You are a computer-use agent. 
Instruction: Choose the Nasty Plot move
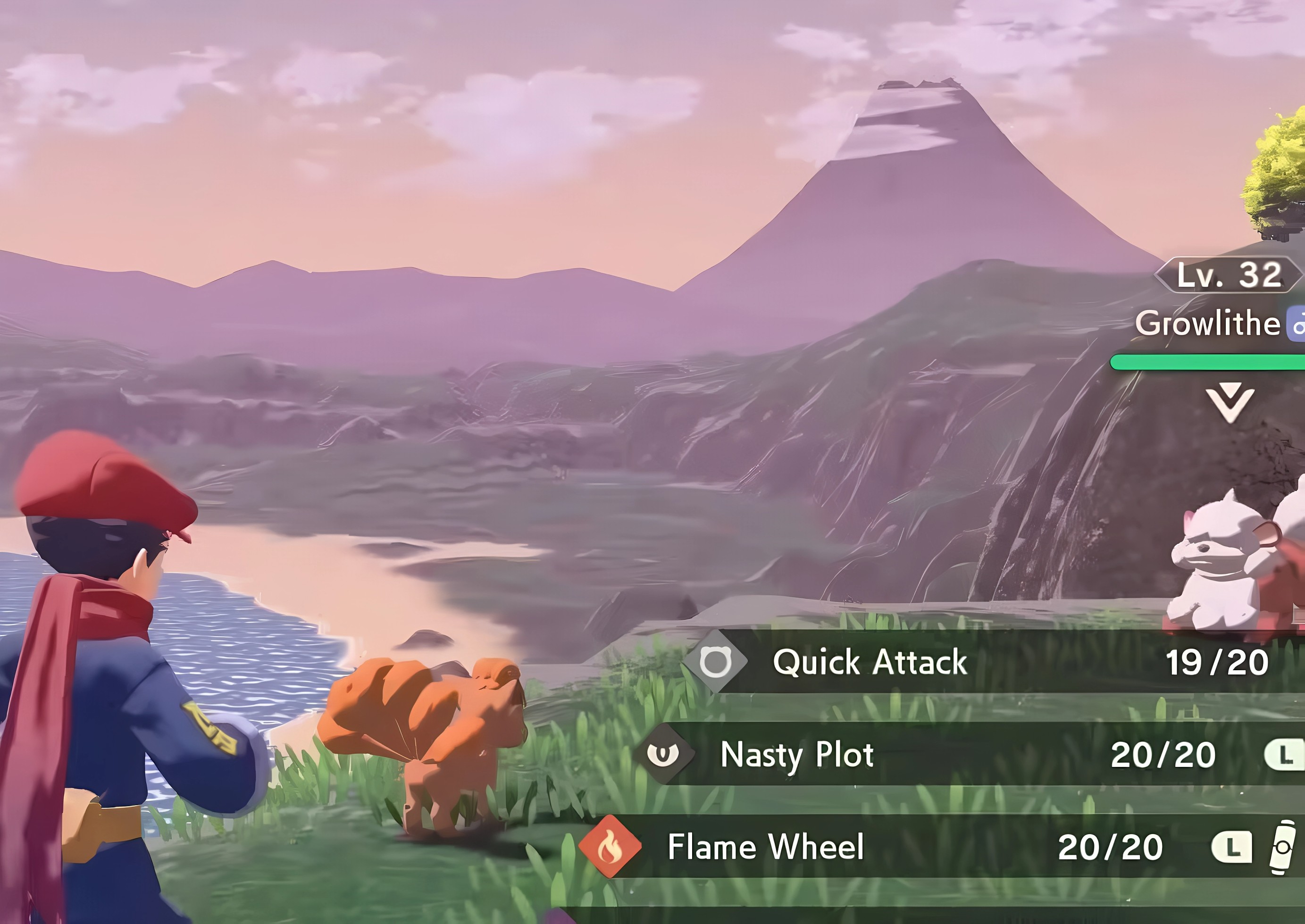click(x=797, y=755)
